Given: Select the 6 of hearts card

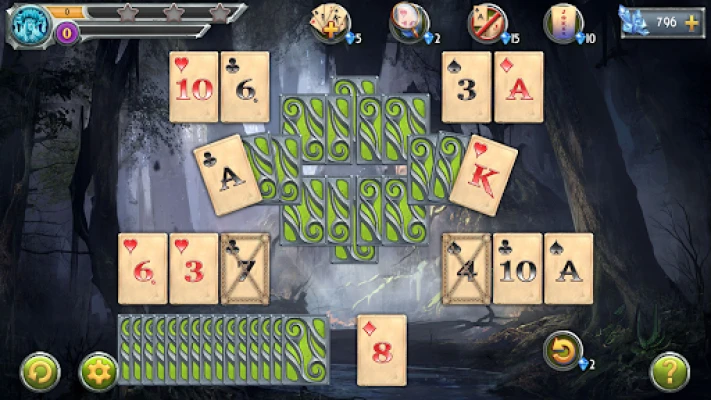Looking at the screenshot, I should 142,268.
